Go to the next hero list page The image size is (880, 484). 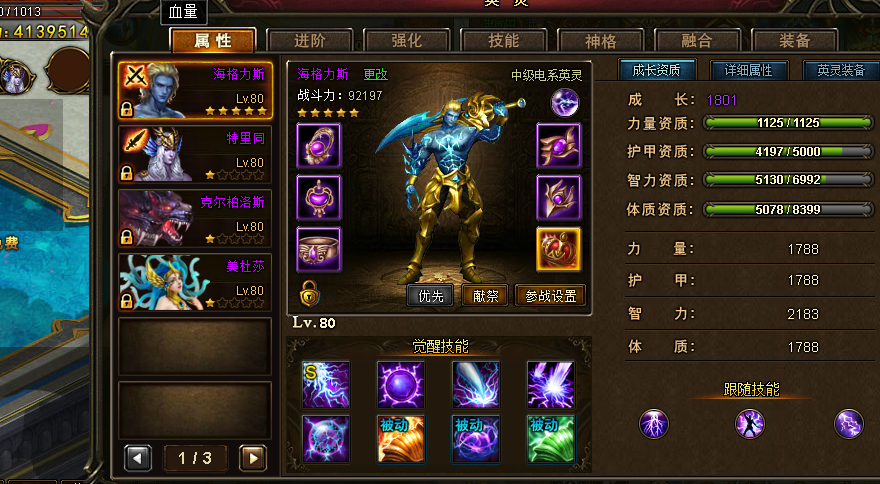(x=254, y=458)
